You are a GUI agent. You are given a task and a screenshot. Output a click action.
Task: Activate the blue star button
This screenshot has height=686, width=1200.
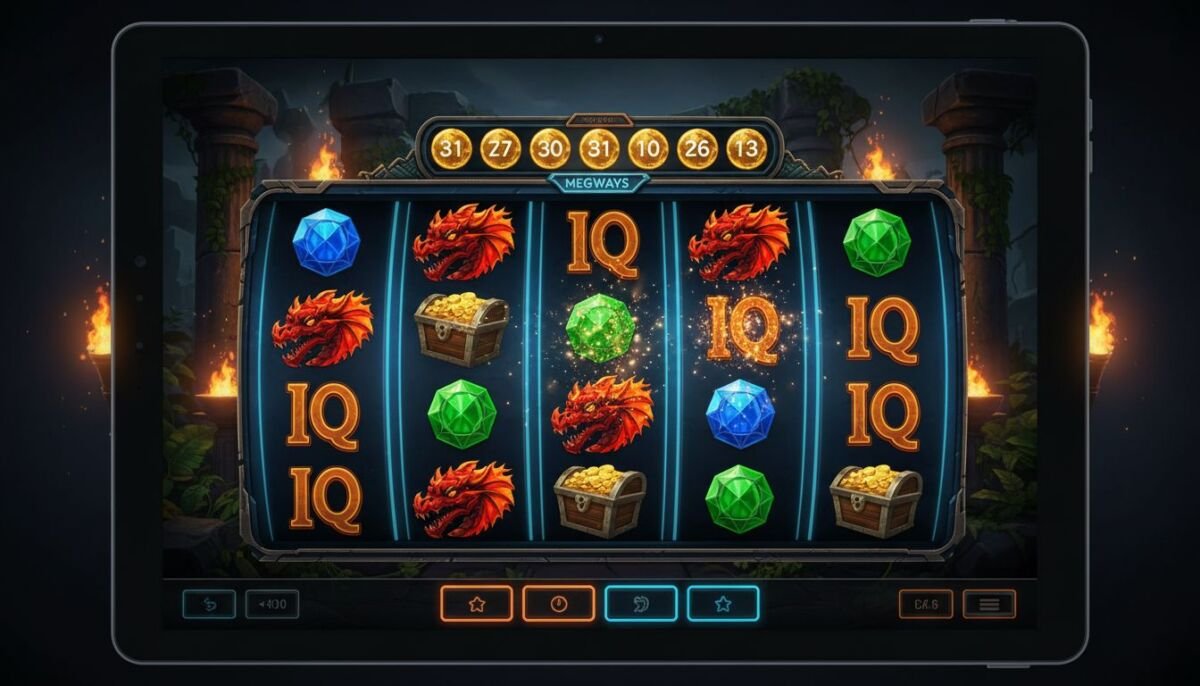coord(722,604)
